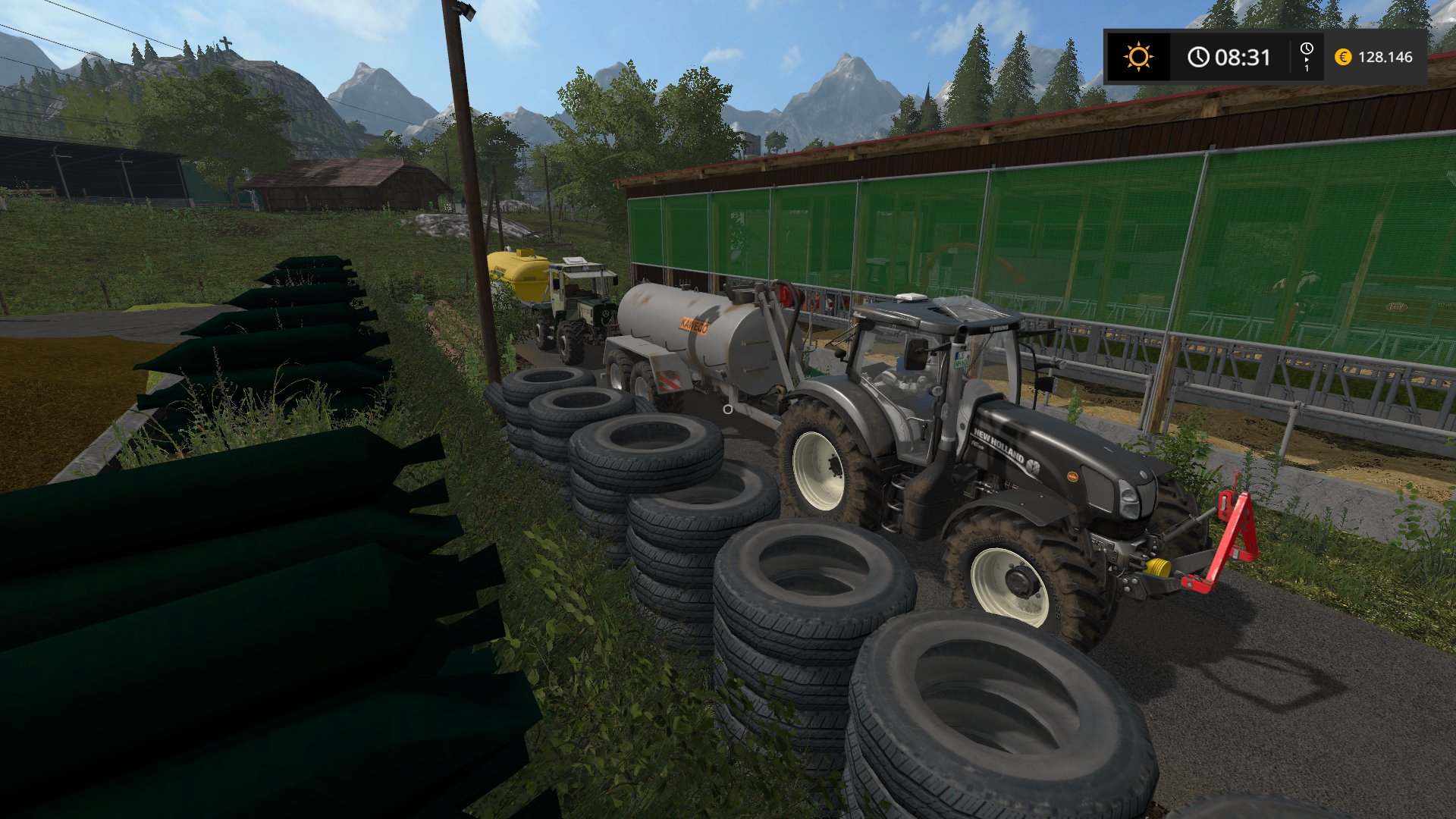Select the time scale speed indicator
Screen dimensions: 1456x819
click(x=1307, y=57)
